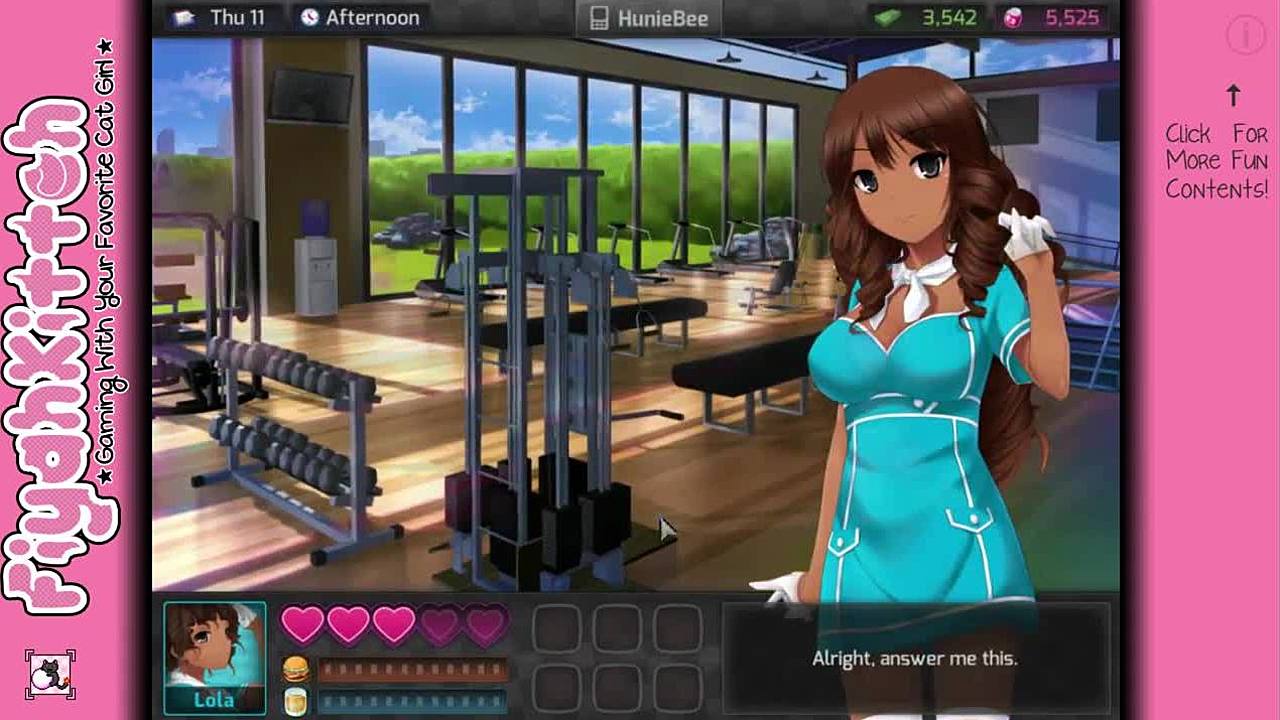Click the drink glass icon
Viewport: 1280px width, 720px height.
[295, 700]
